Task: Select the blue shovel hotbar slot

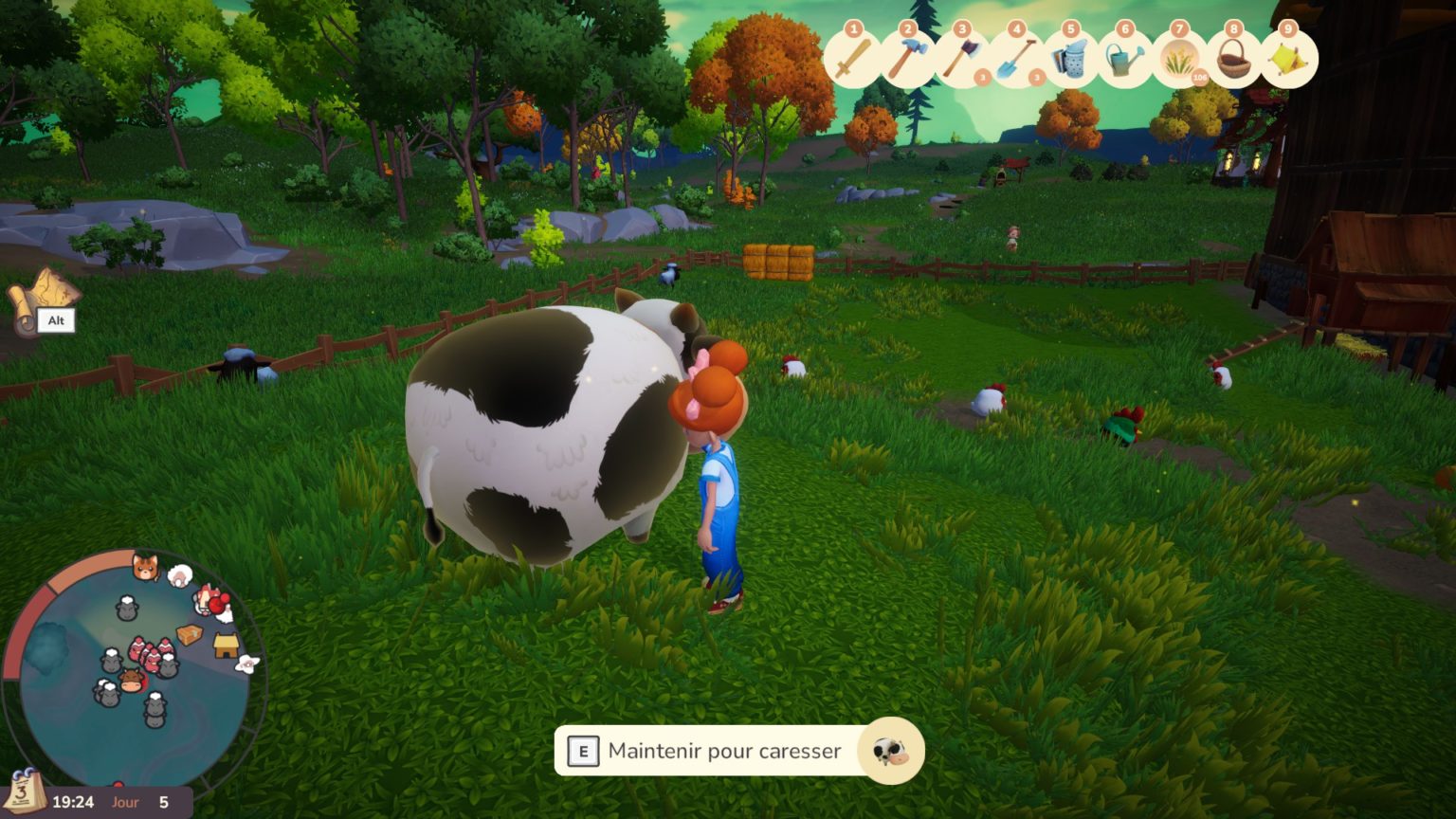Action: pos(1016,60)
